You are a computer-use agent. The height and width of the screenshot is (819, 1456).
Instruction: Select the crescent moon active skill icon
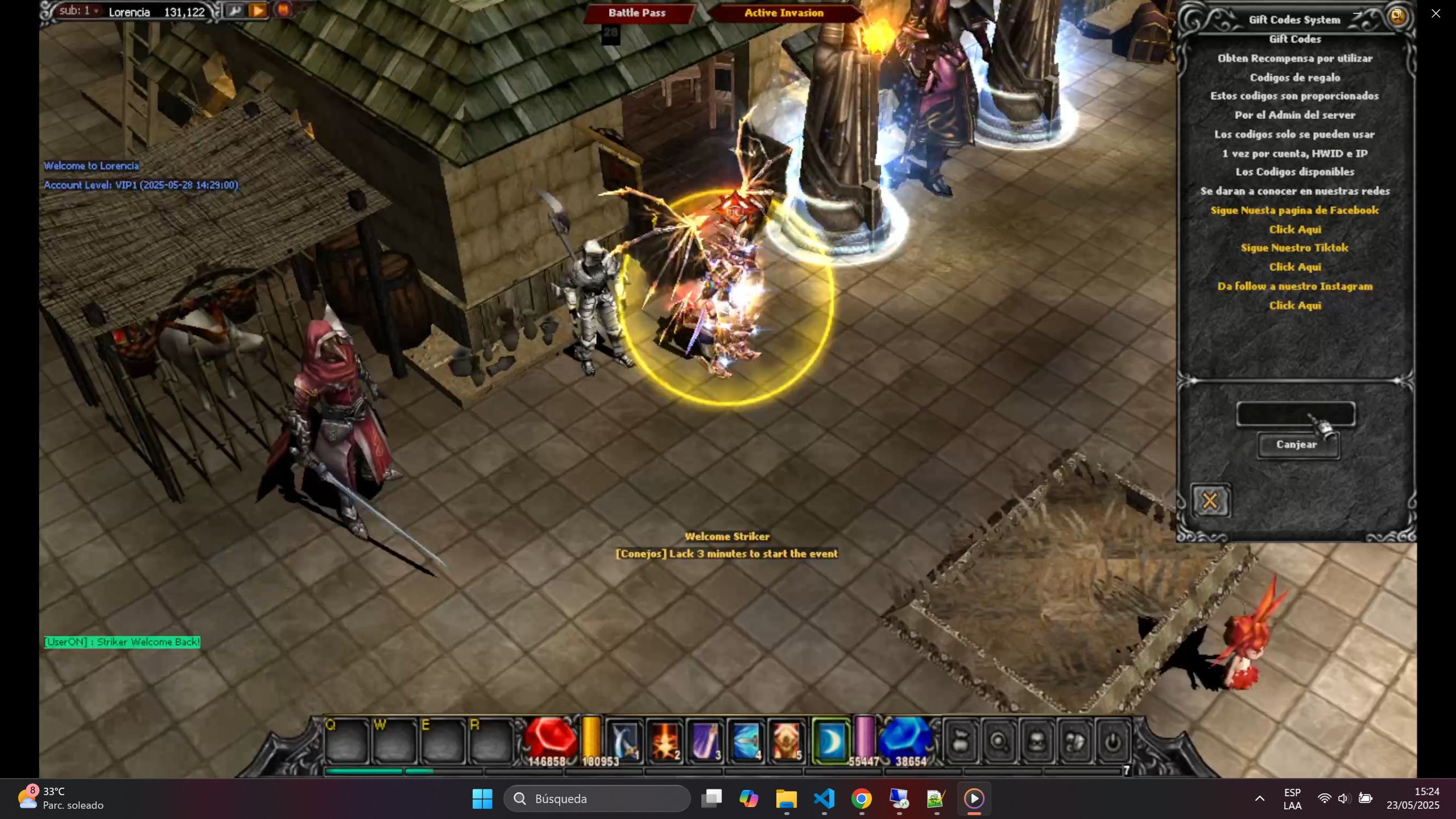(x=830, y=741)
